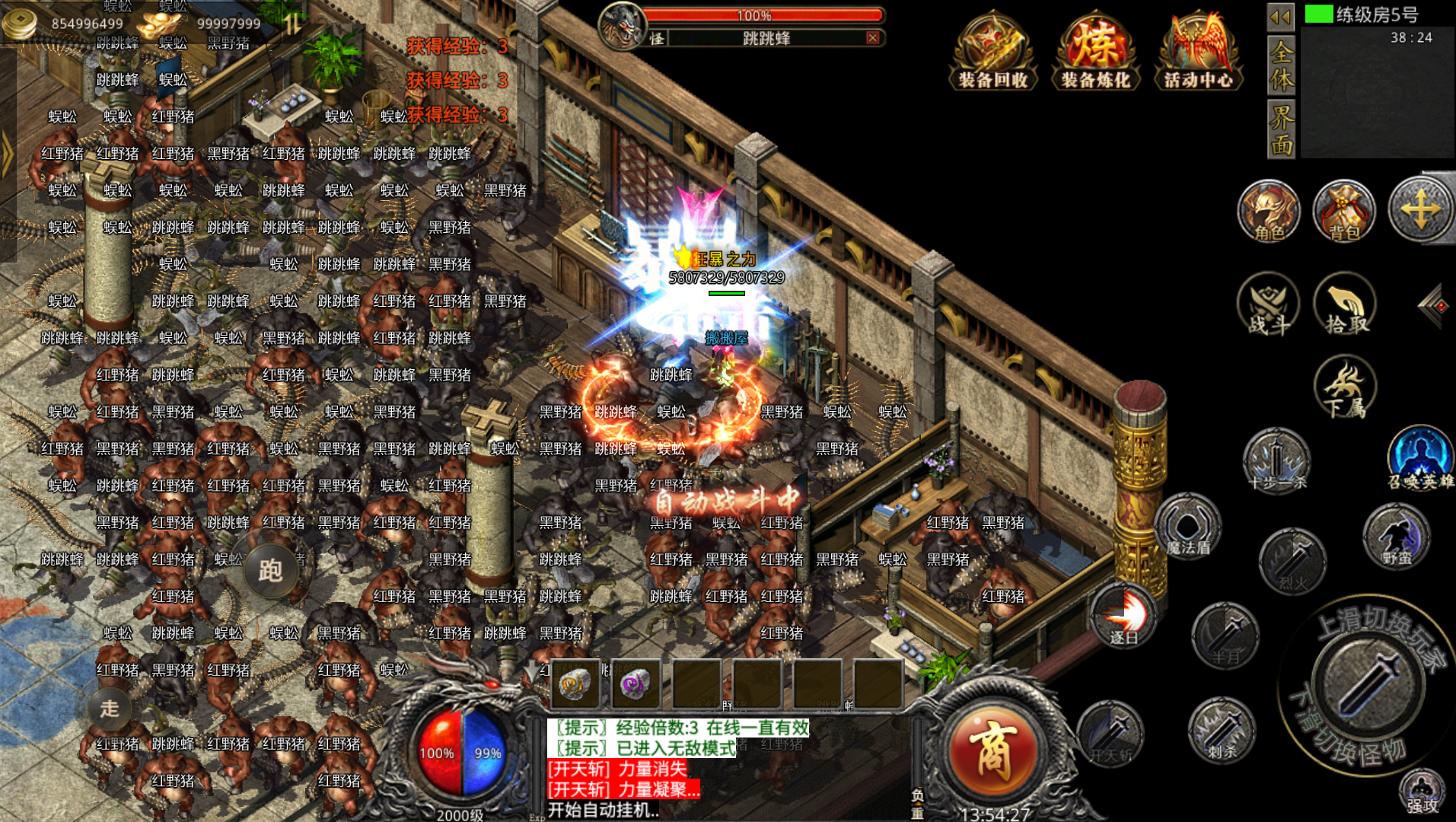Switch movement to 跑 run mode
The image size is (1456, 822).
click(x=270, y=571)
